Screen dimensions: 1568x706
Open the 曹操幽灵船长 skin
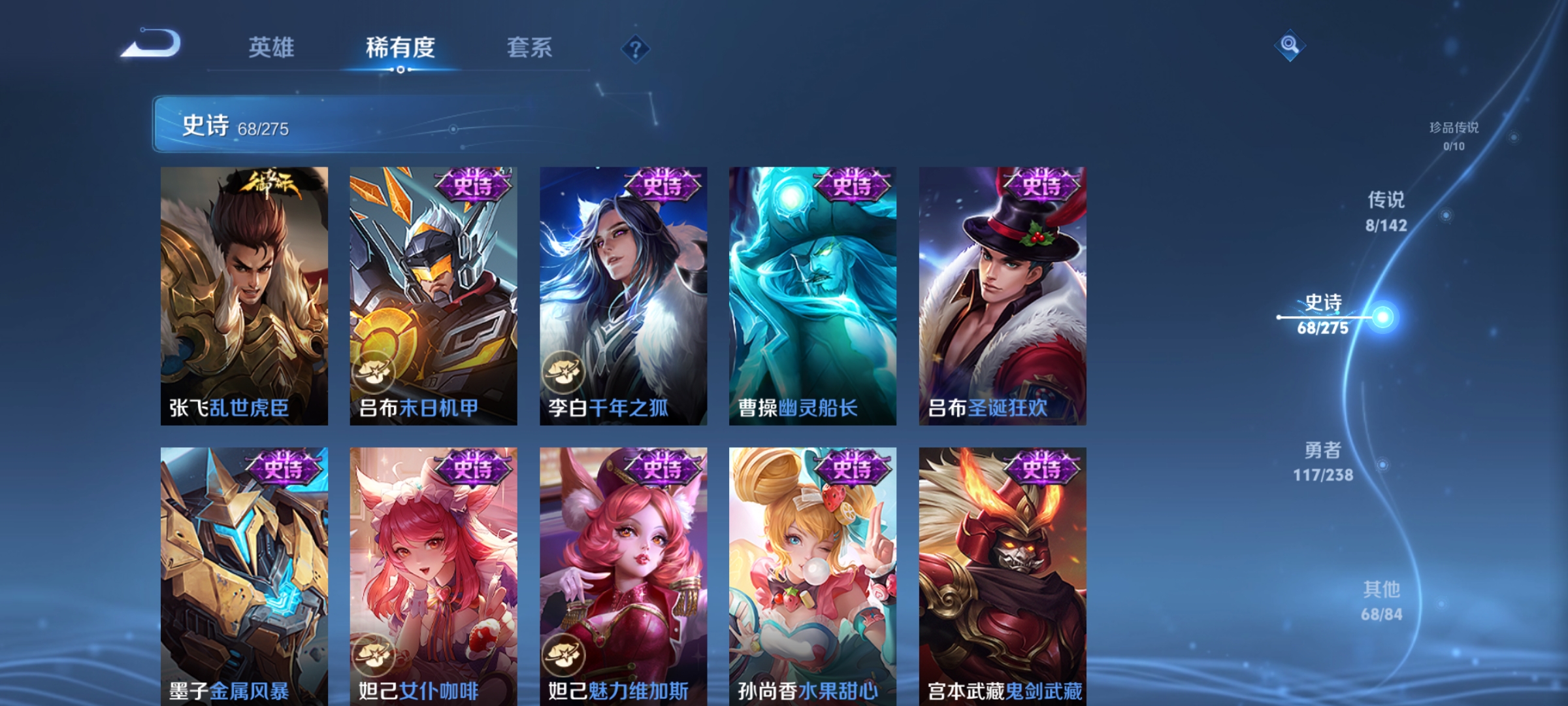coord(811,294)
